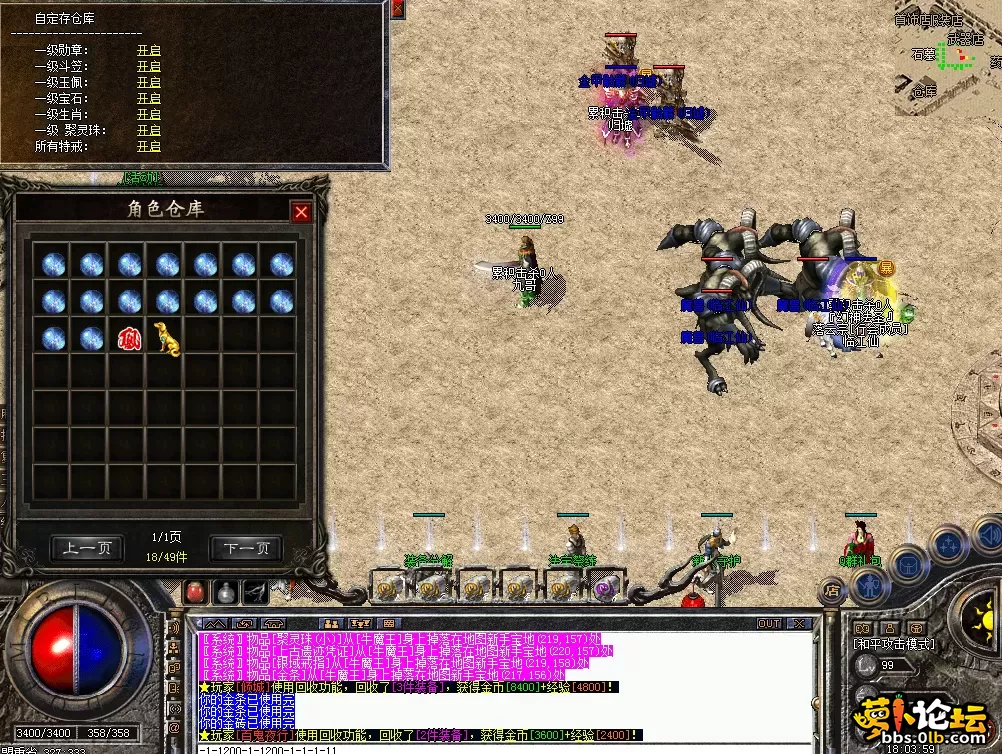Select the red seal item in warehouse
The width and height of the screenshot is (1002, 754).
point(129,338)
